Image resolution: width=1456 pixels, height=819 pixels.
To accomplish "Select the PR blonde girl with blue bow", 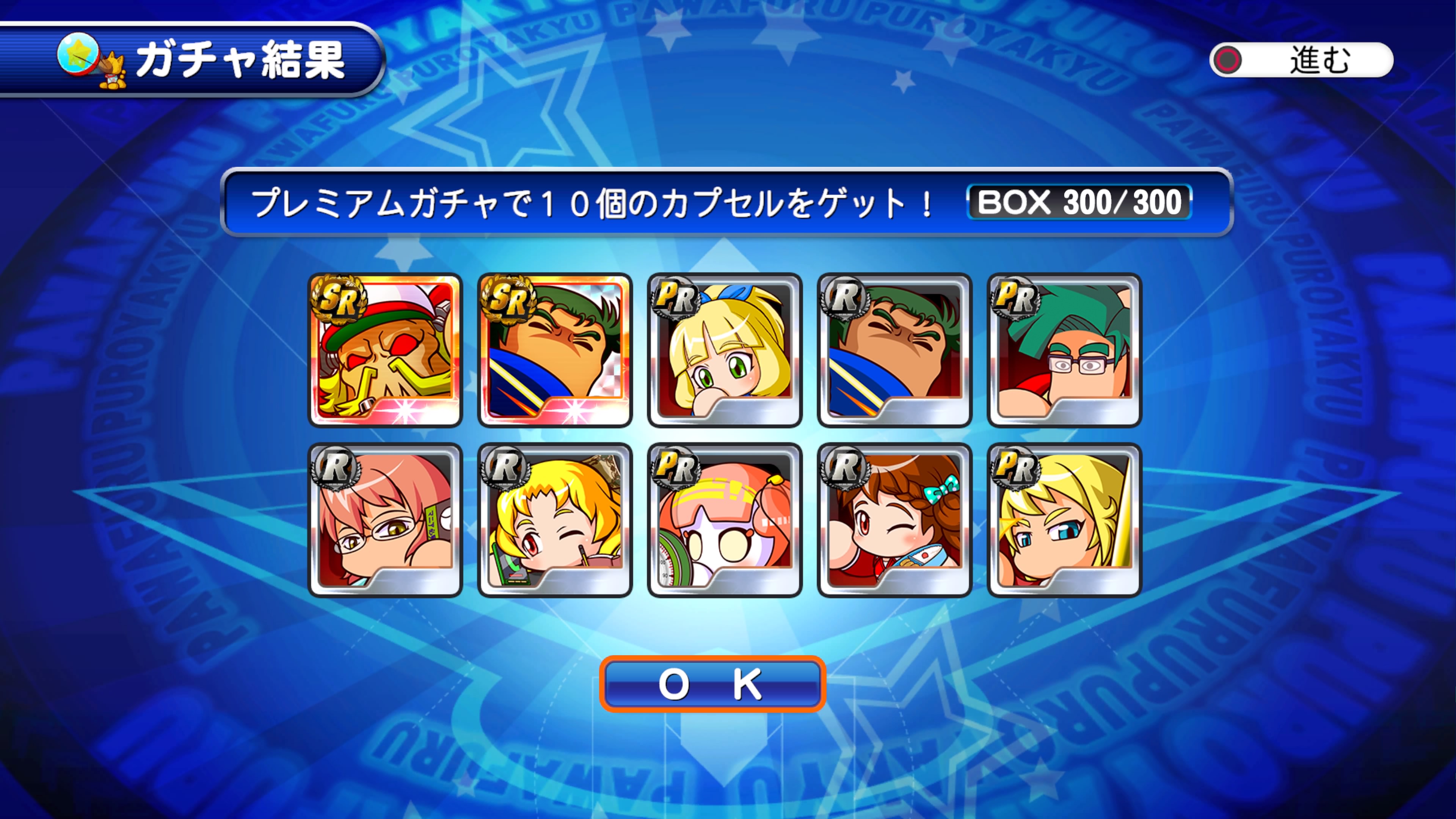I will 725,350.
